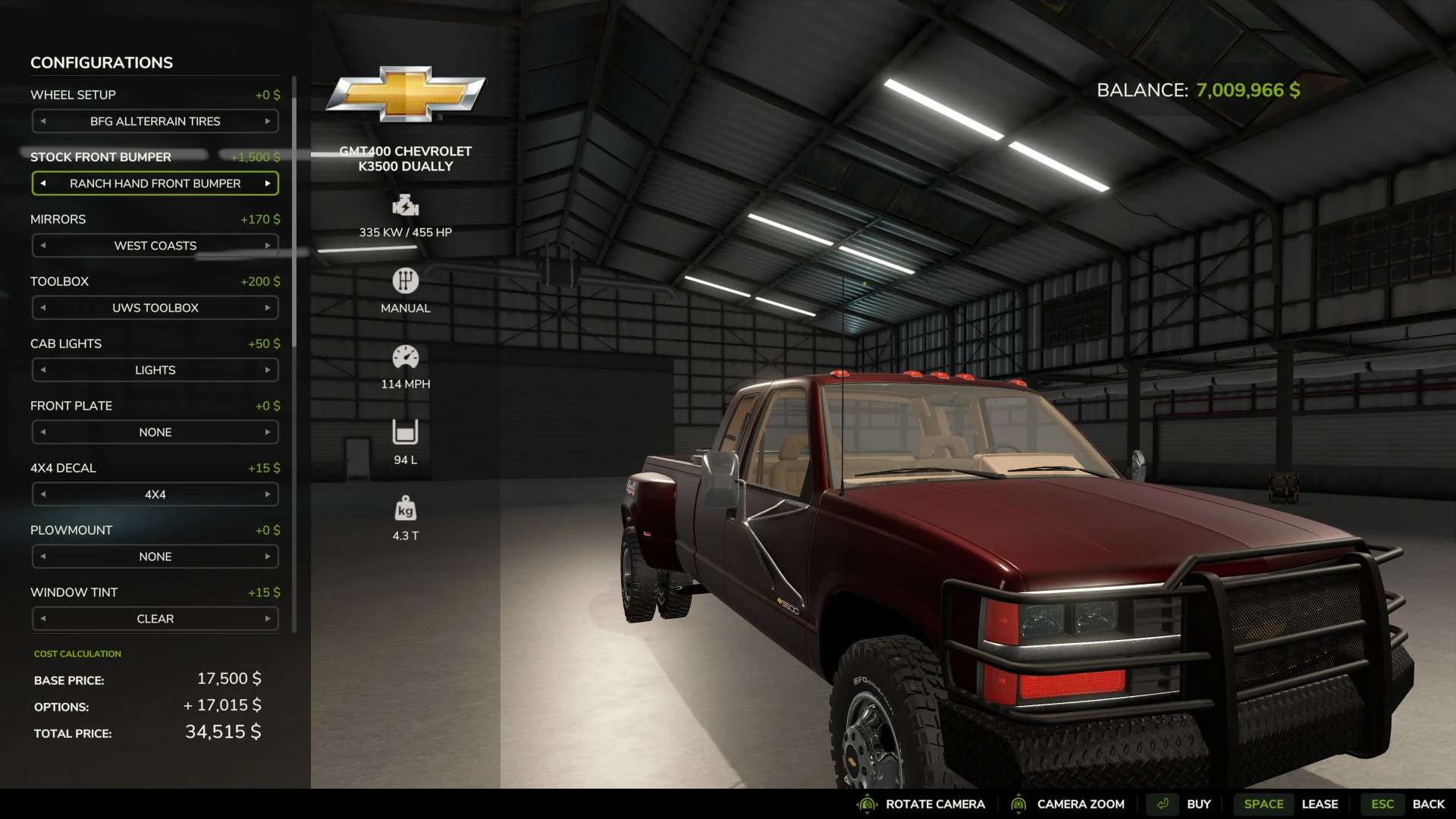Switch to next front bumper option
This screenshot has height=819, width=1456.
point(268,184)
